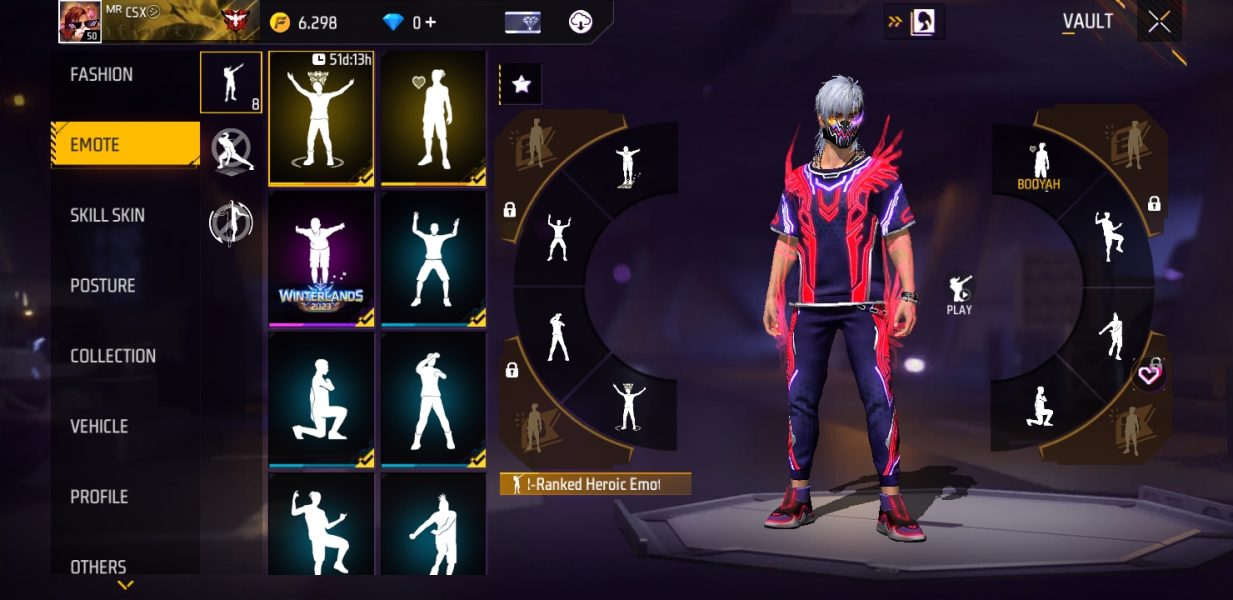Open the Posture category
Image resolution: width=1233 pixels, height=600 pixels.
tap(102, 286)
